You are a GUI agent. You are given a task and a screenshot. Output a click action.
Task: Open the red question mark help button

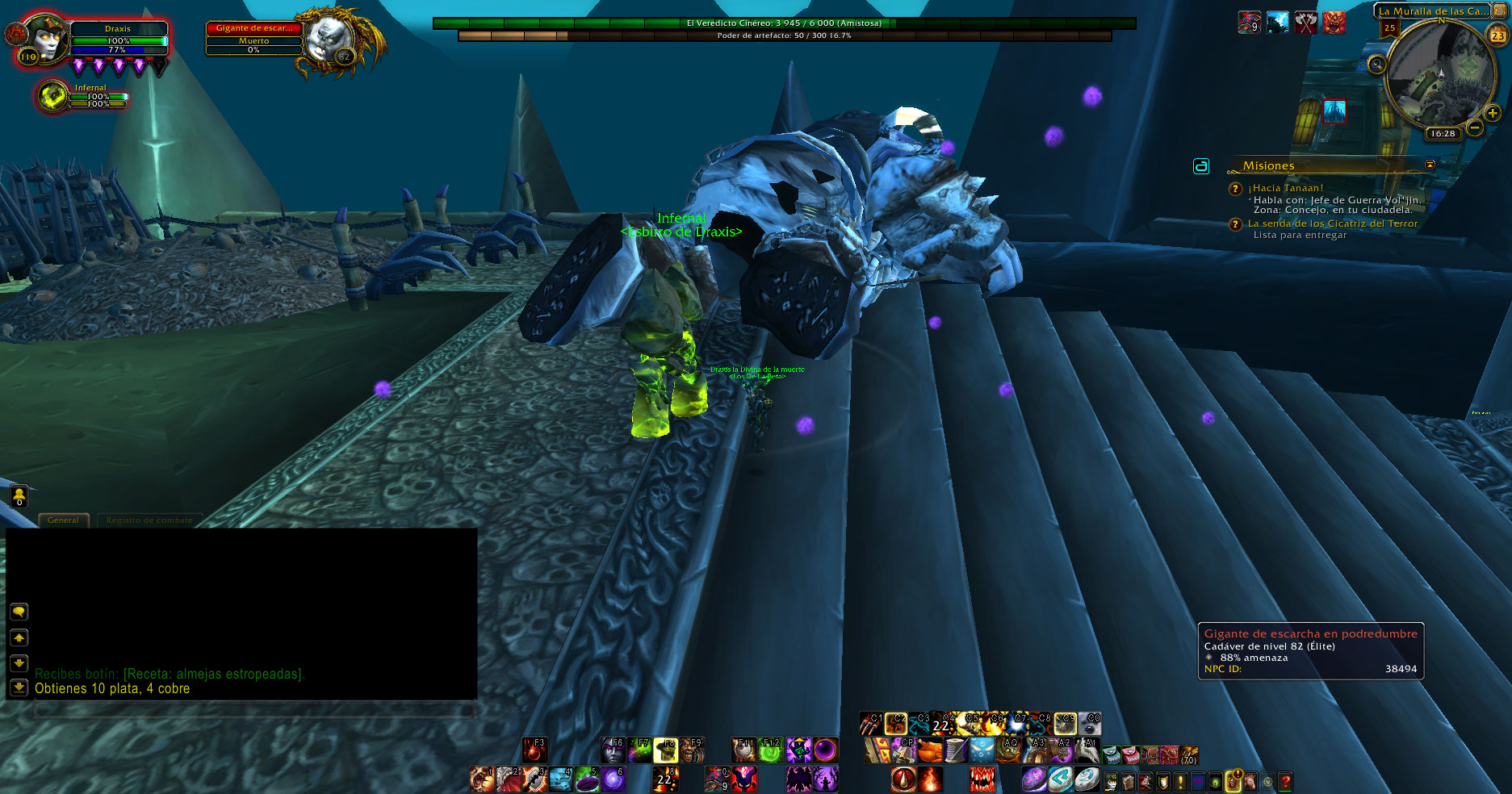point(1285,781)
